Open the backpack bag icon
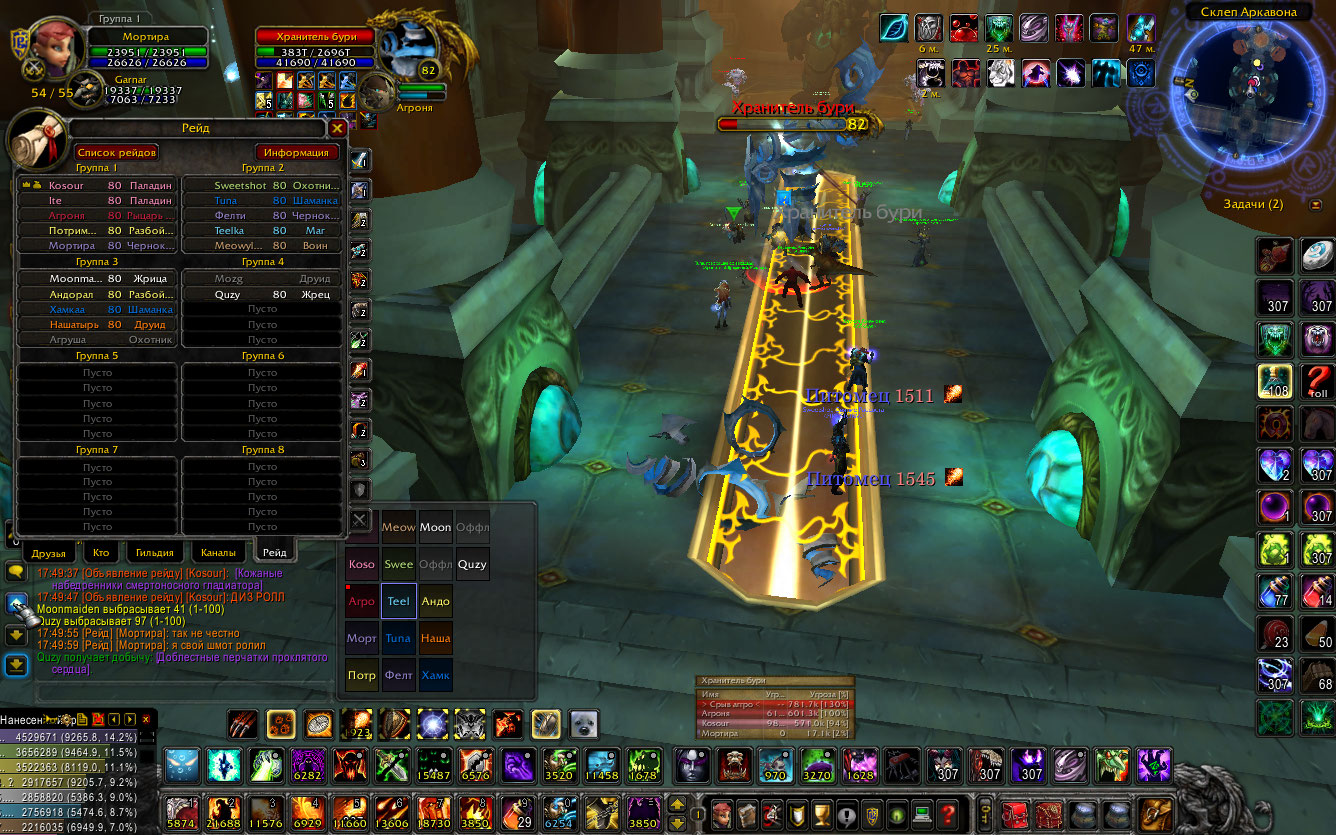The width and height of the screenshot is (1336, 835). (x=1156, y=812)
